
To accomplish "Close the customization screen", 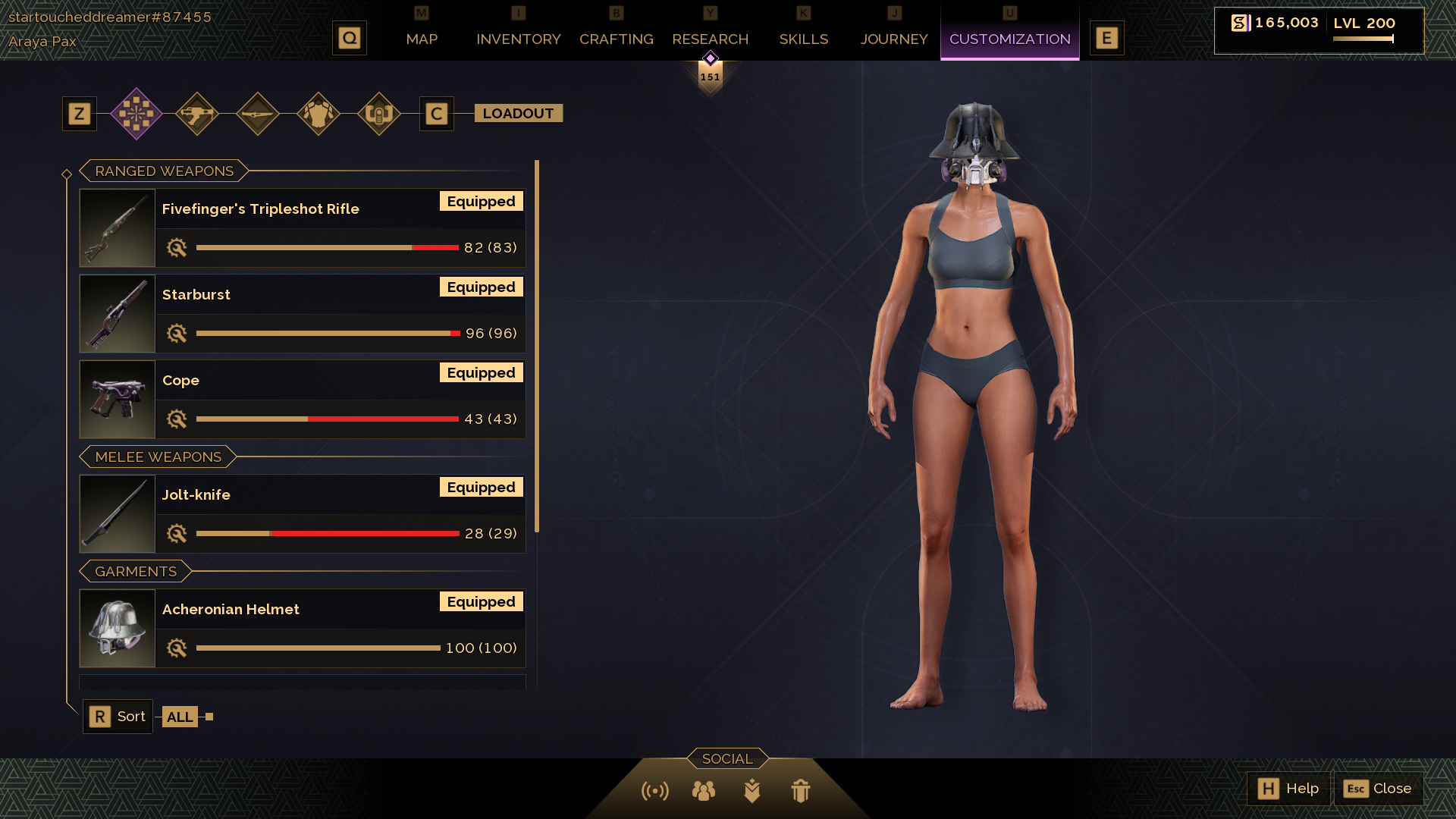I will pos(1378,789).
